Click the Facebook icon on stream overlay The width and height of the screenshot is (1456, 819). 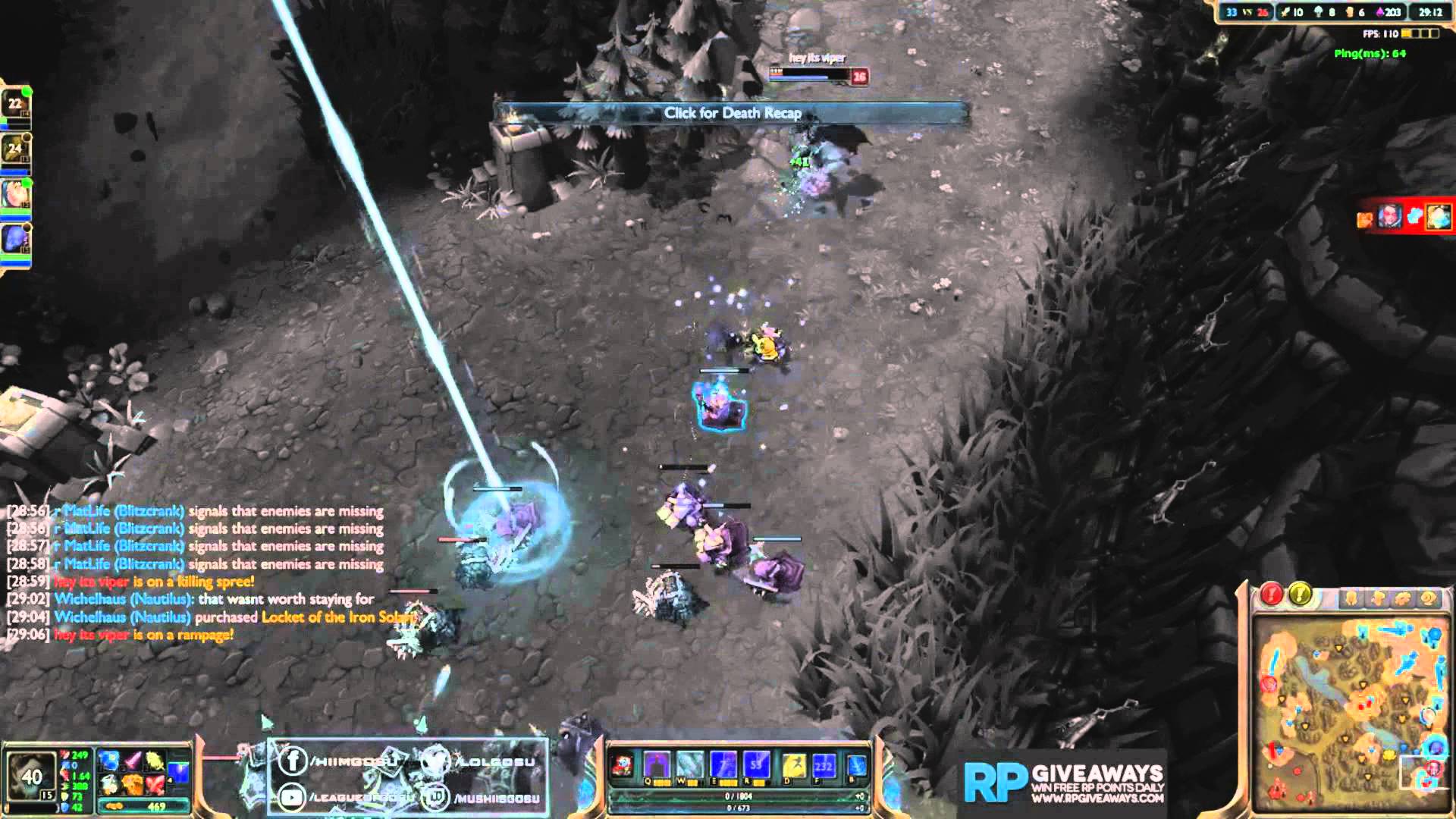point(293,760)
